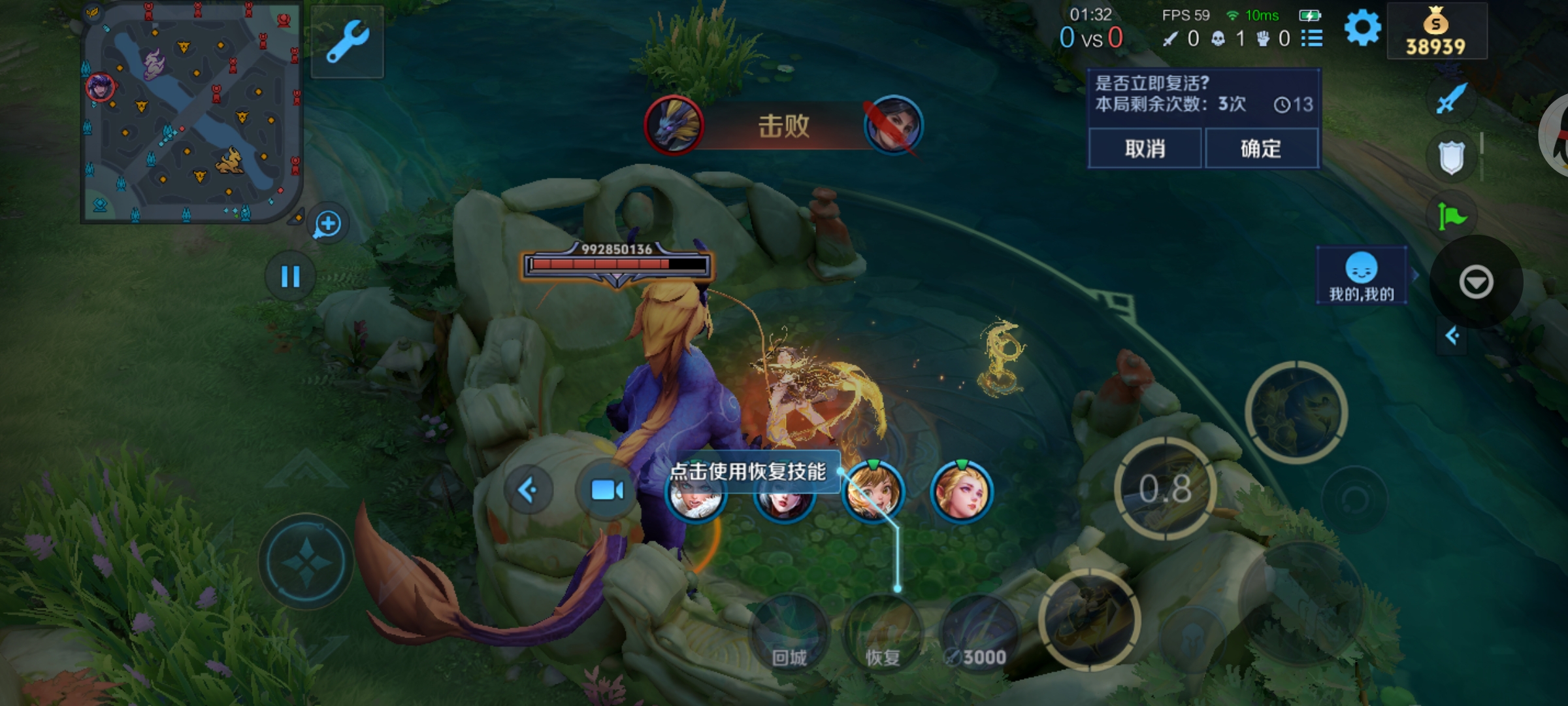The image size is (1568, 706).
Task: Select the blonde pink-haired hero portrait
Action: [x=961, y=492]
